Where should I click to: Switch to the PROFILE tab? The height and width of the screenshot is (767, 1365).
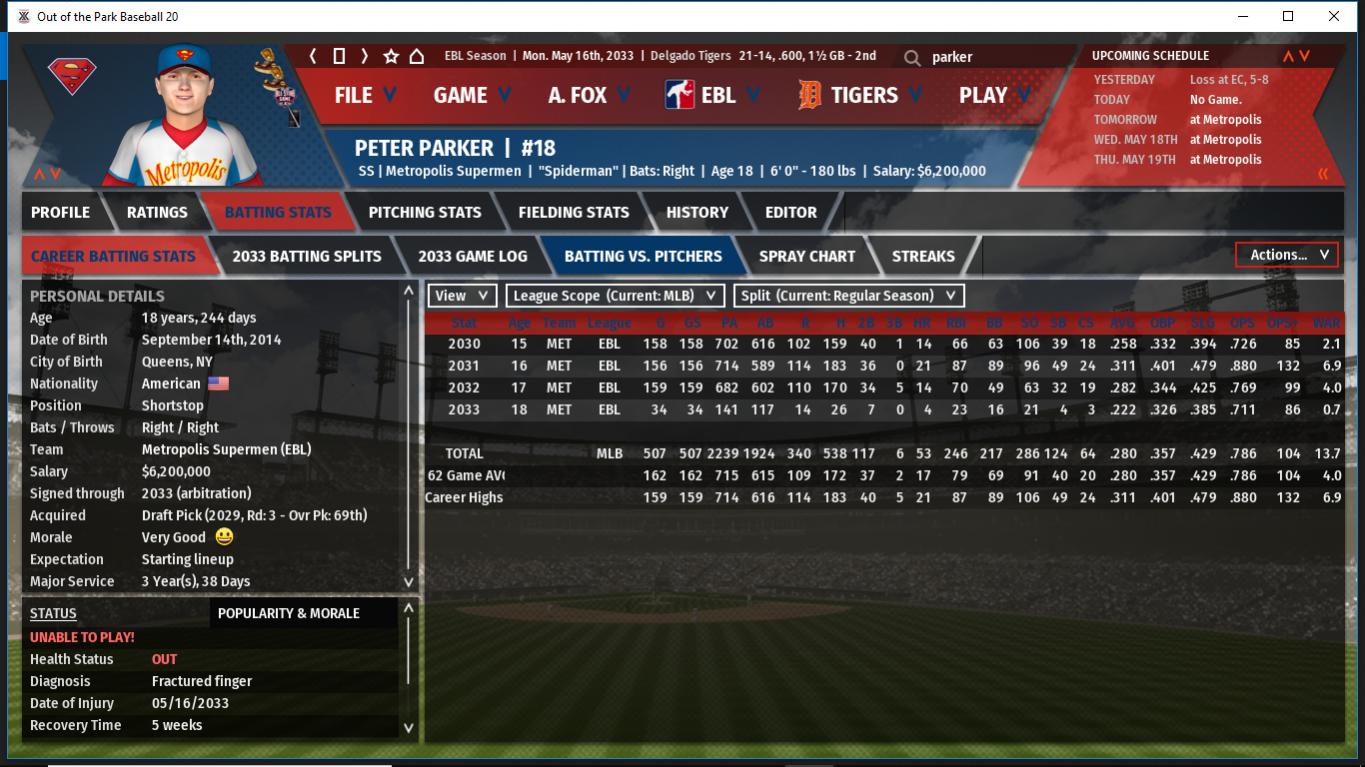[x=60, y=212]
